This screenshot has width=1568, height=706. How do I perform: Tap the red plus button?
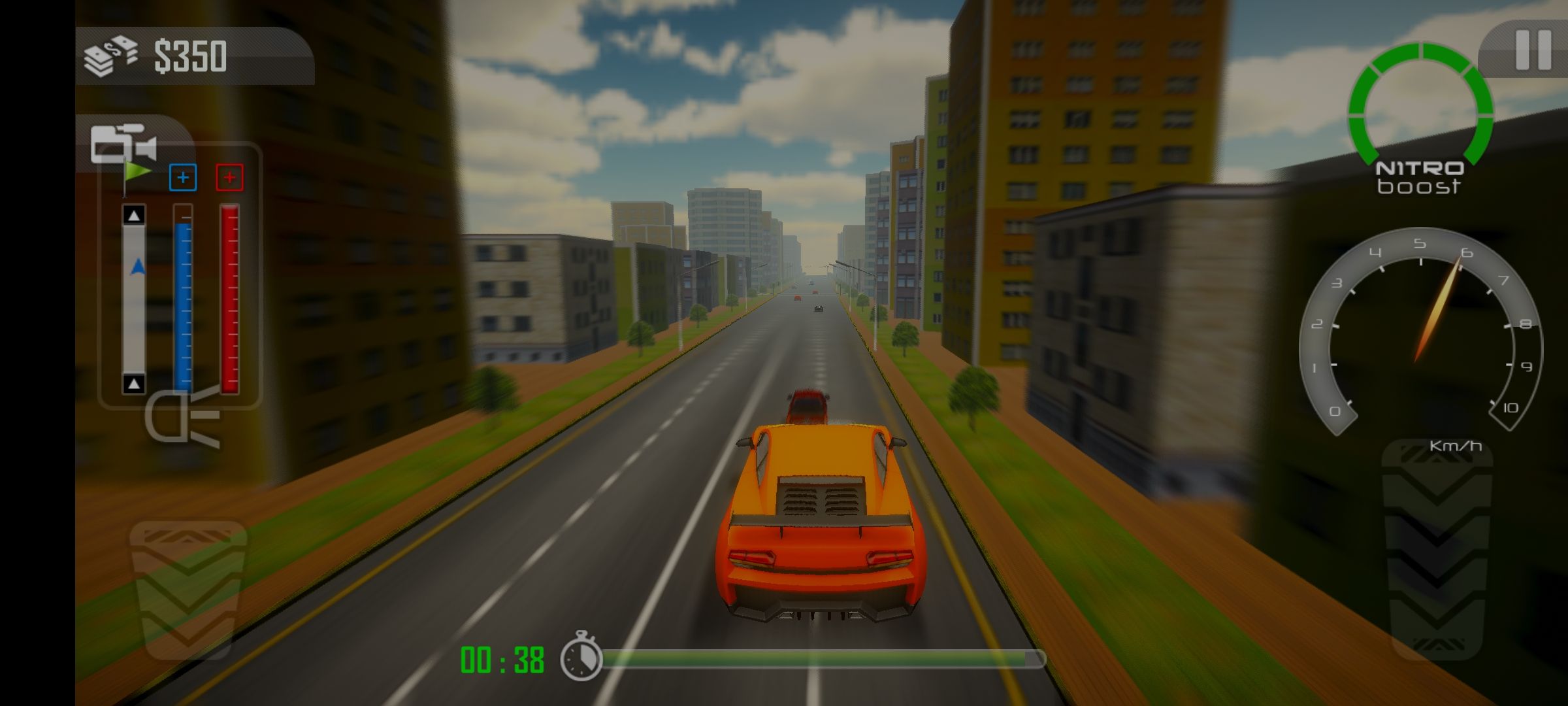tap(229, 178)
